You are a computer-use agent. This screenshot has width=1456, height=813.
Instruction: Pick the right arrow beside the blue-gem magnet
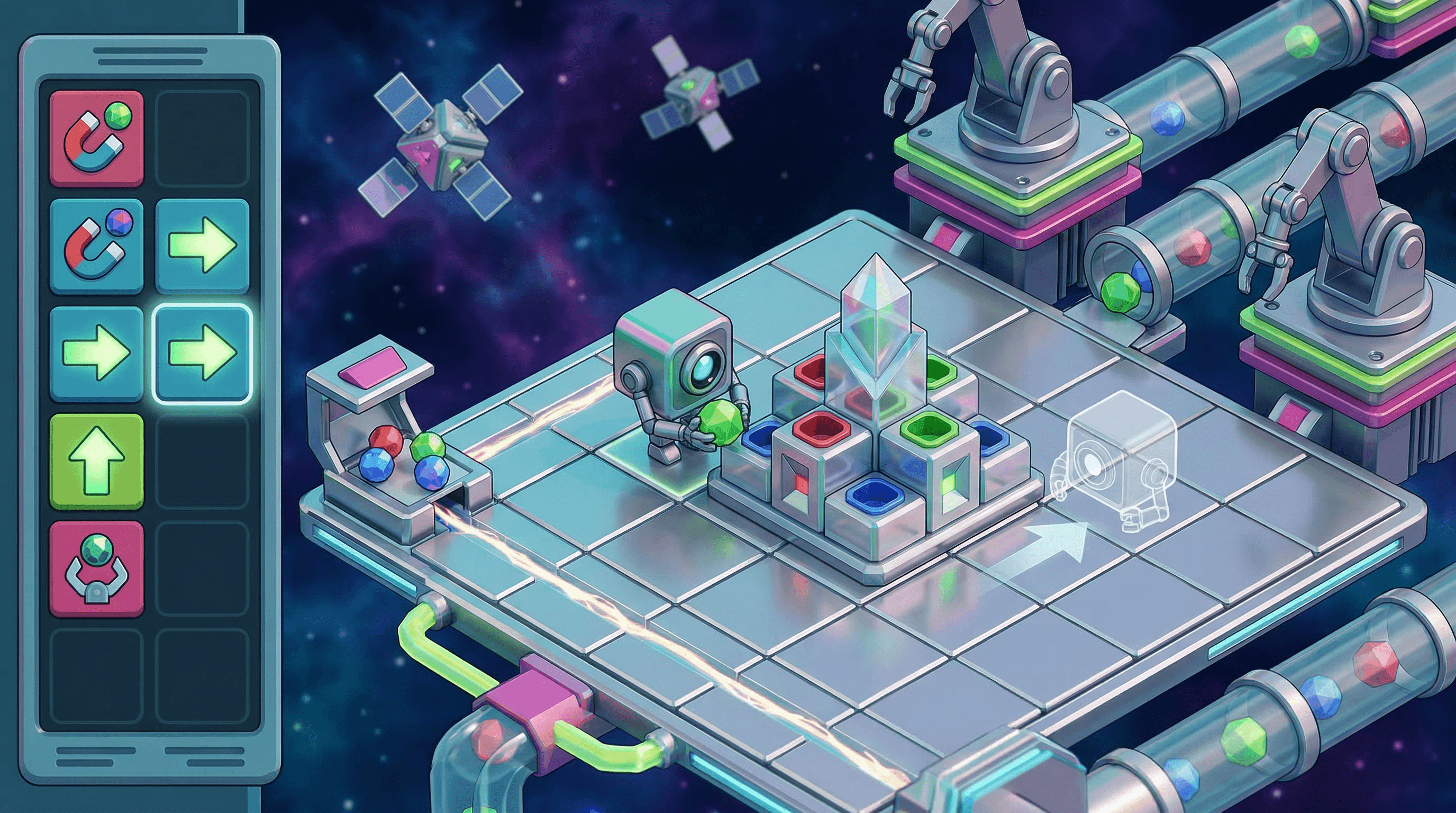pyautogui.click(x=202, y=246)
